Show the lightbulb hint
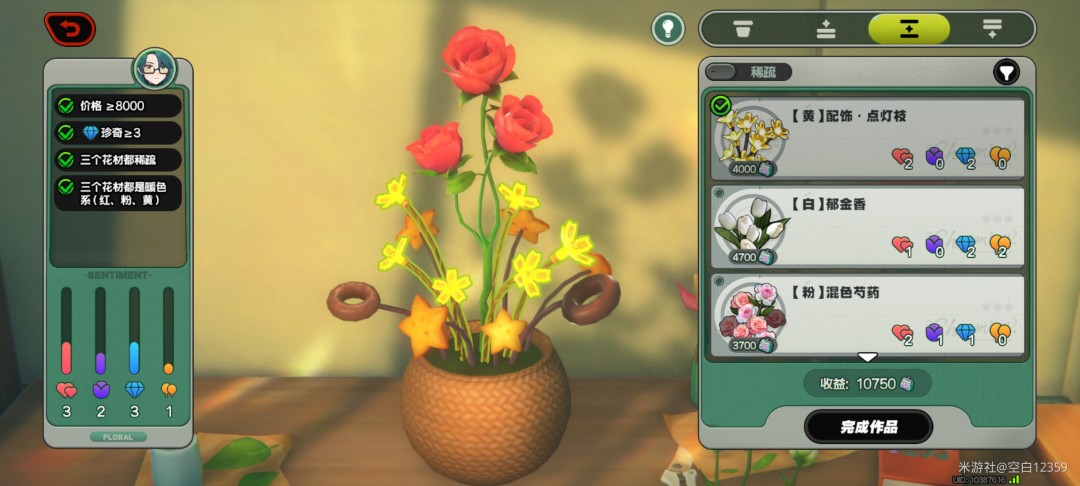This screenshot has width=1080, height=486. [x=668, y=28]
